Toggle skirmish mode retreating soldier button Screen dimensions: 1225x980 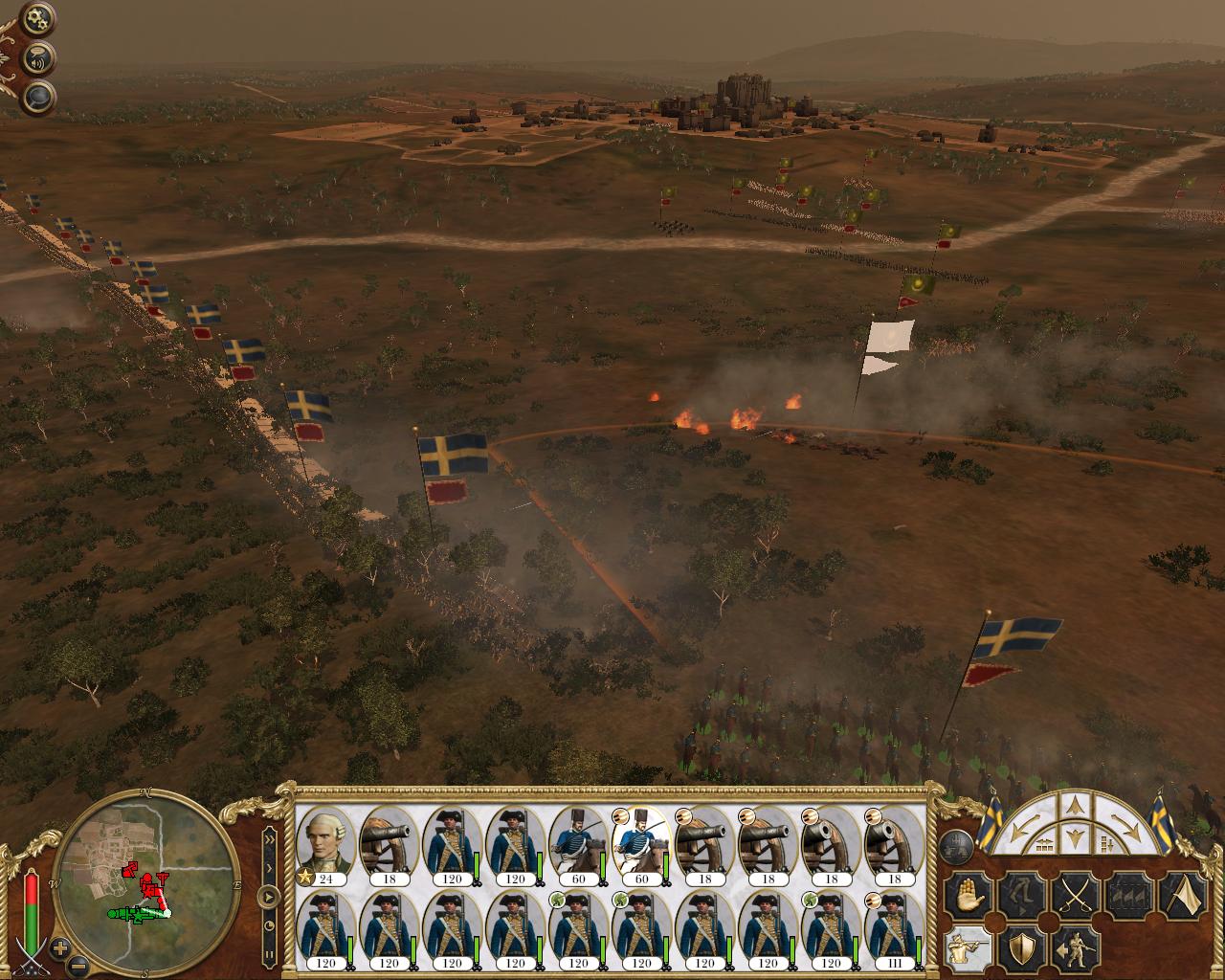[x=1074, y=948]
